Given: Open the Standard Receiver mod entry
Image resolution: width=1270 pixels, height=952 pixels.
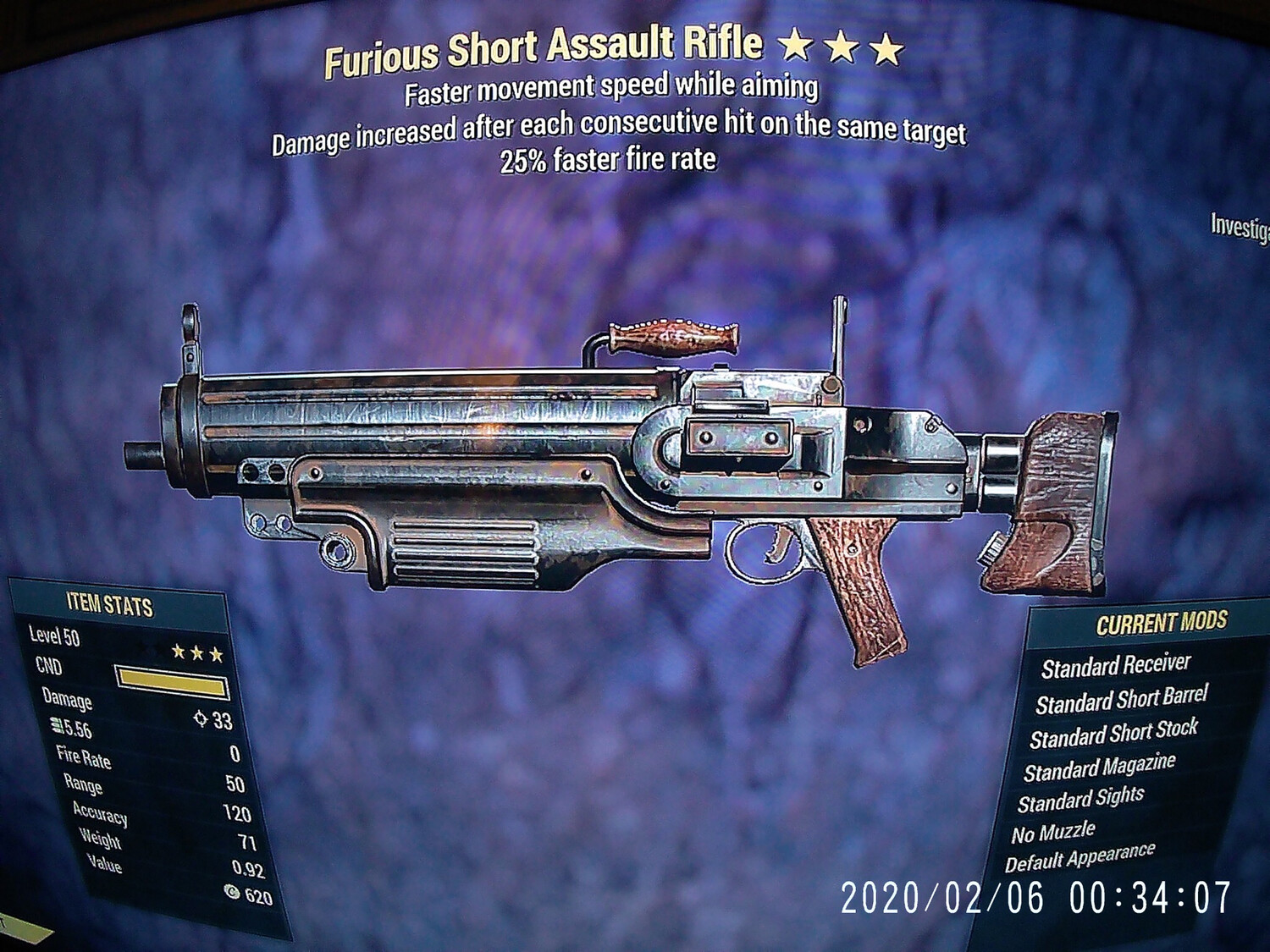Looking at the screenshot, I should coord(1118,666).
